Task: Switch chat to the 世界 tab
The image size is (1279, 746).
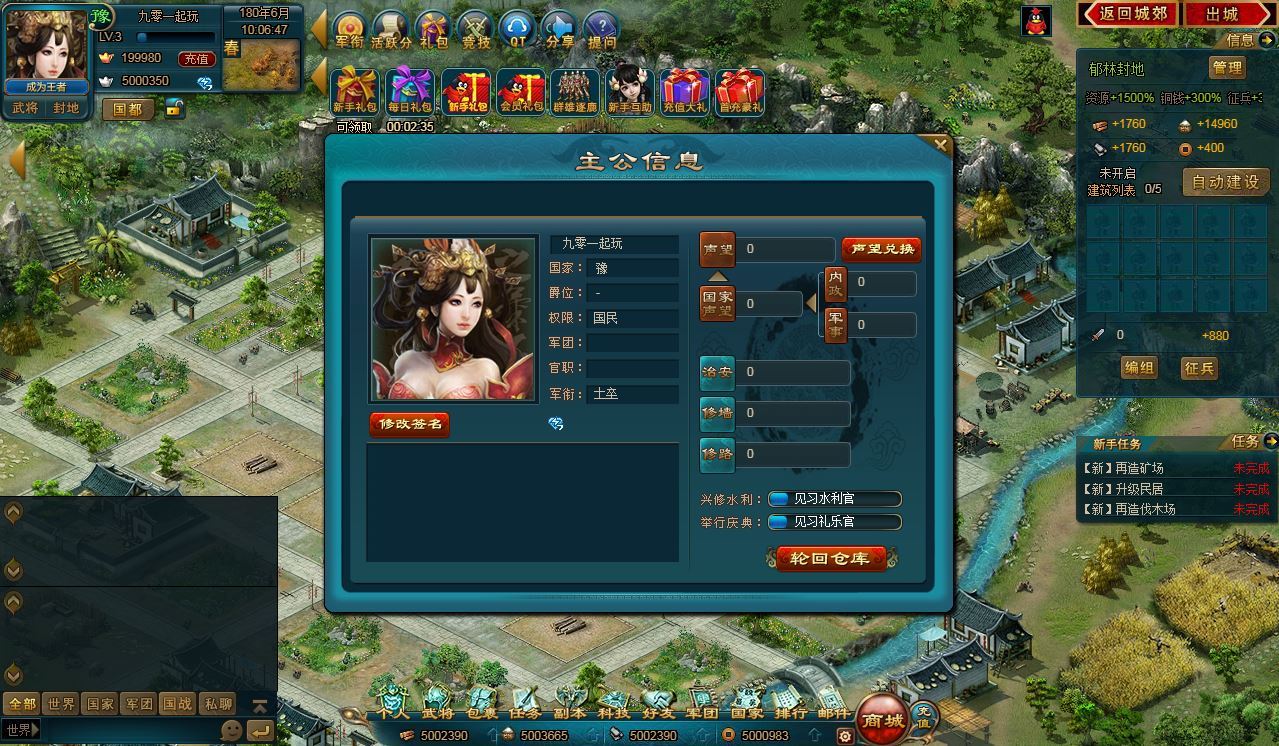Action: [61, 704]
